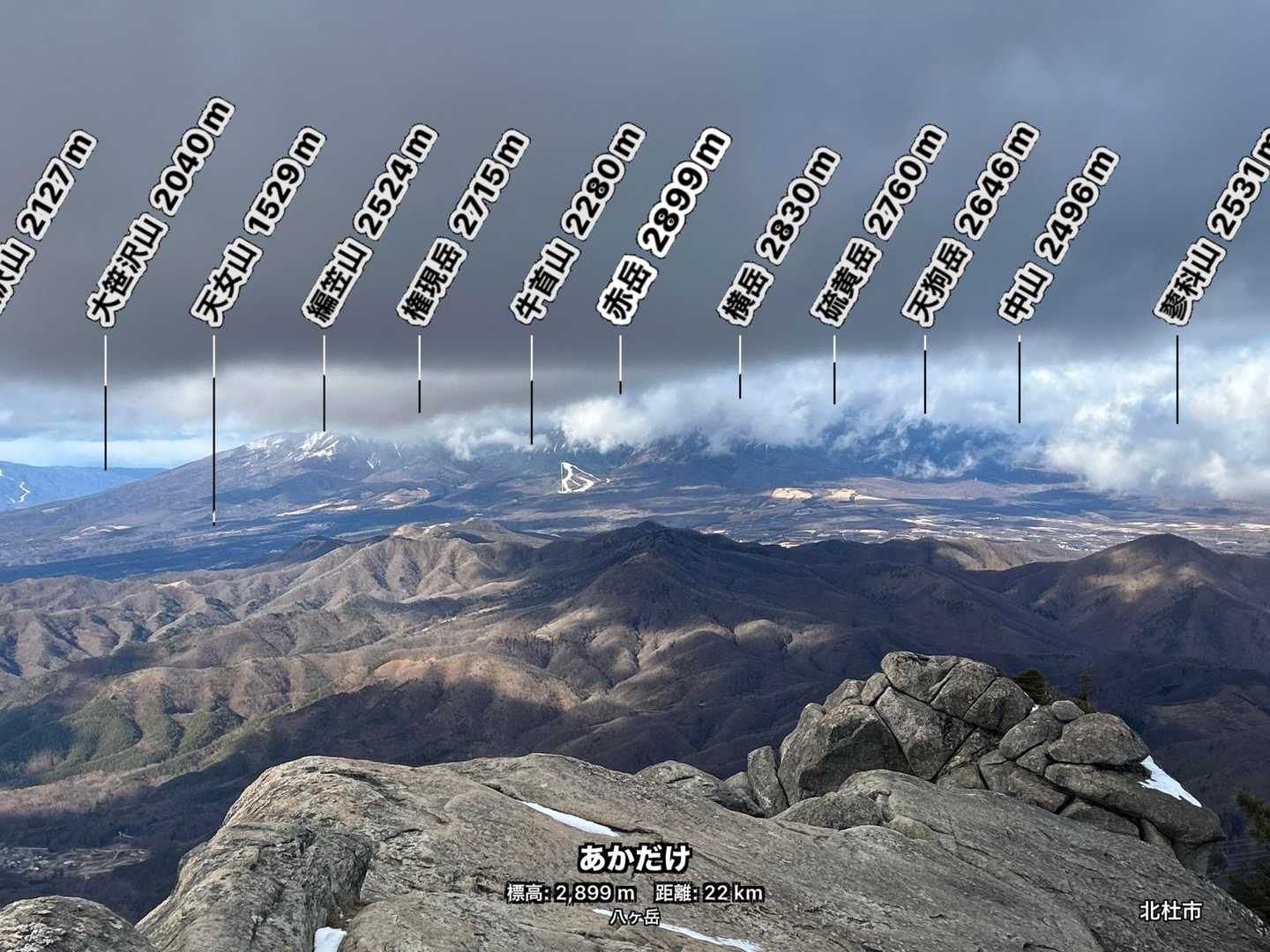Select the 大笹沢山 2040 m label
Viewport: 1270px width, 952px height.
[x=160, y=214]
